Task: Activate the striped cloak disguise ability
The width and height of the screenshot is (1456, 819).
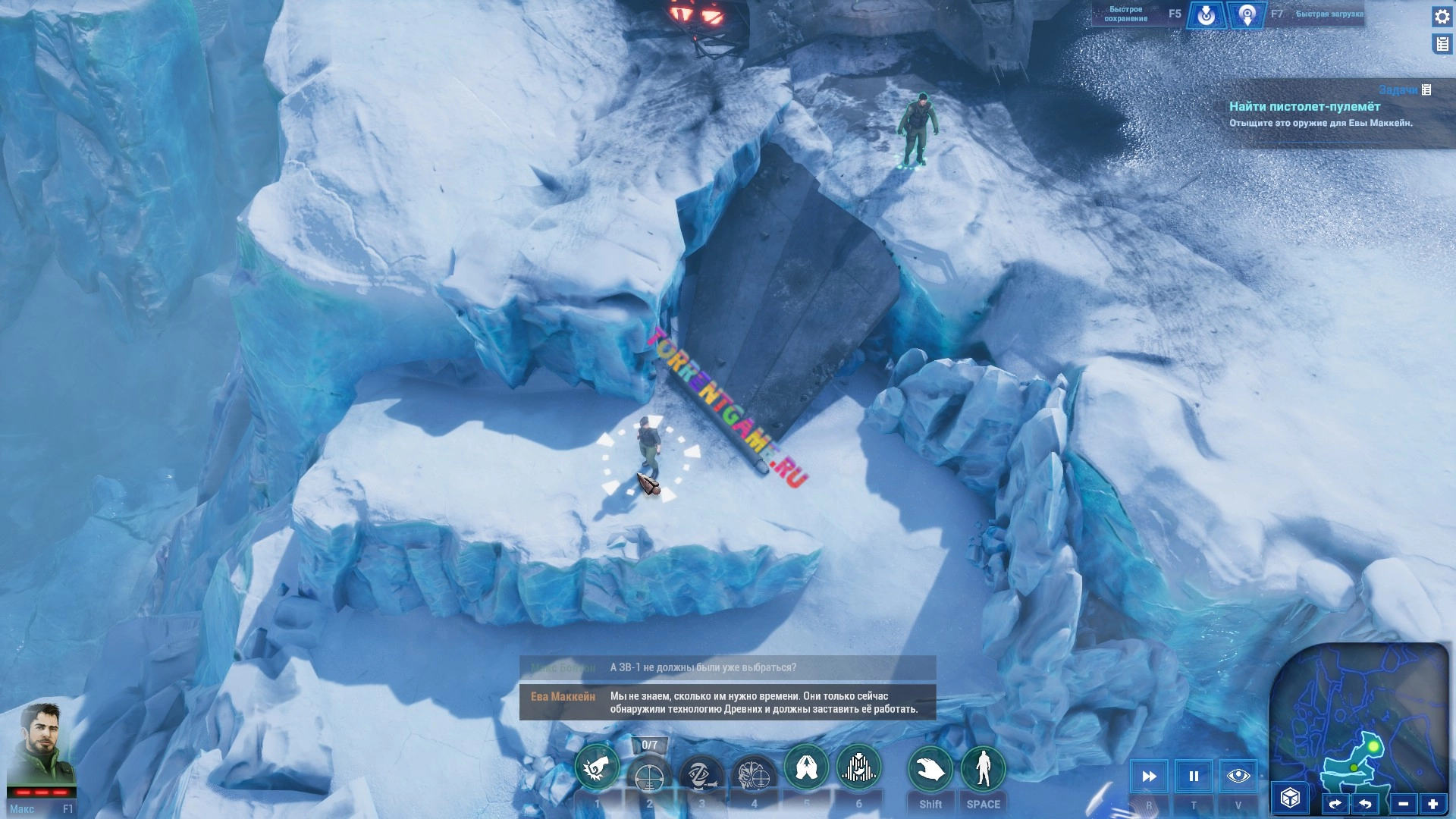Action: point(858,767)
